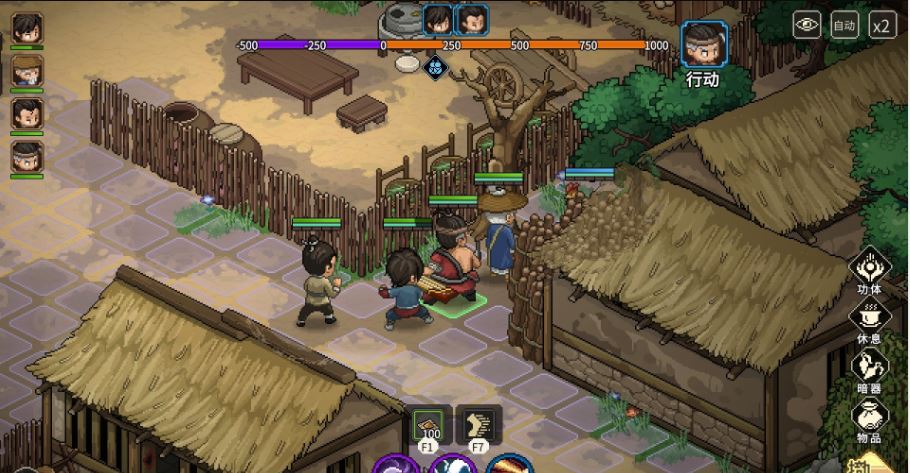Use the purple swirl skill icon
This screenshot has height=473, width=910.
[x=396, y=465]
